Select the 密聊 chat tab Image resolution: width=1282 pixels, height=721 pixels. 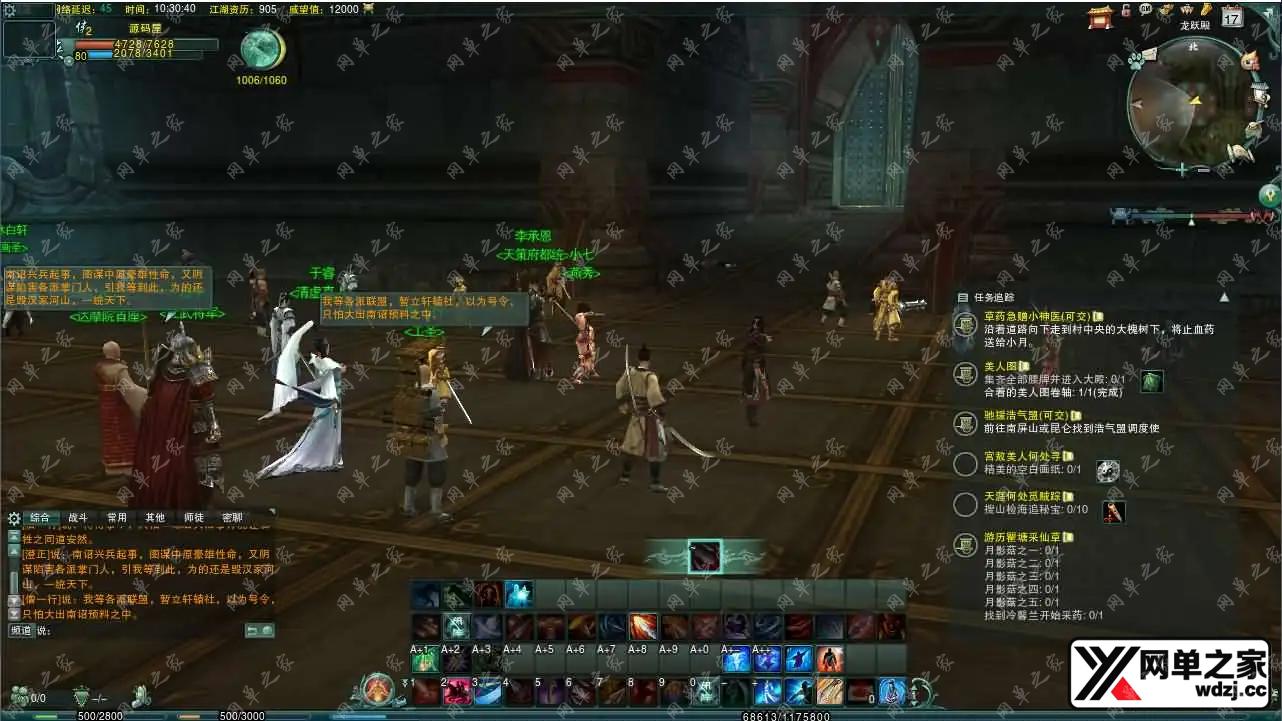click(x=232, y=518)
